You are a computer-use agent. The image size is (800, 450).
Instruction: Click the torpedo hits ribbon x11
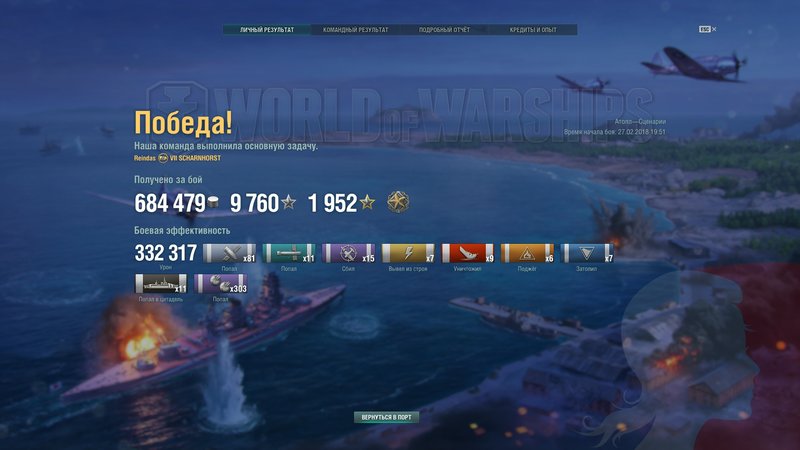pyautogui.click(x=287, y=254)
